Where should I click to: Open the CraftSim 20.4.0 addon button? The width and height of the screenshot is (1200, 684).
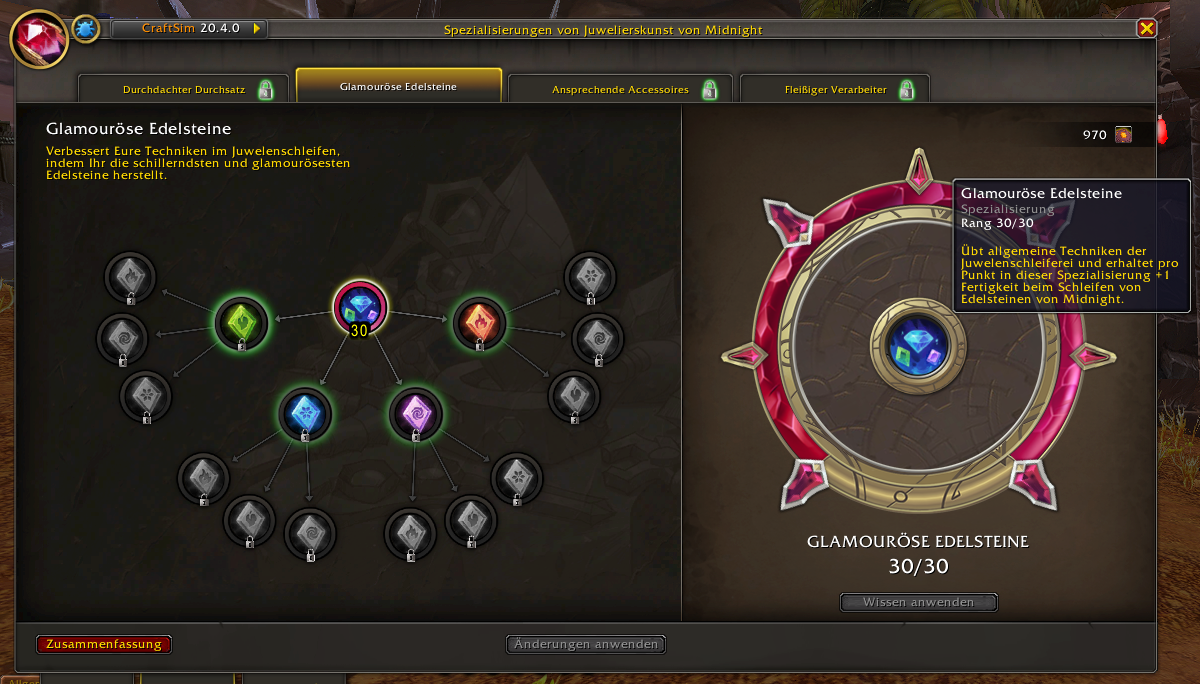pyautogui.click(x=190, y=29)
